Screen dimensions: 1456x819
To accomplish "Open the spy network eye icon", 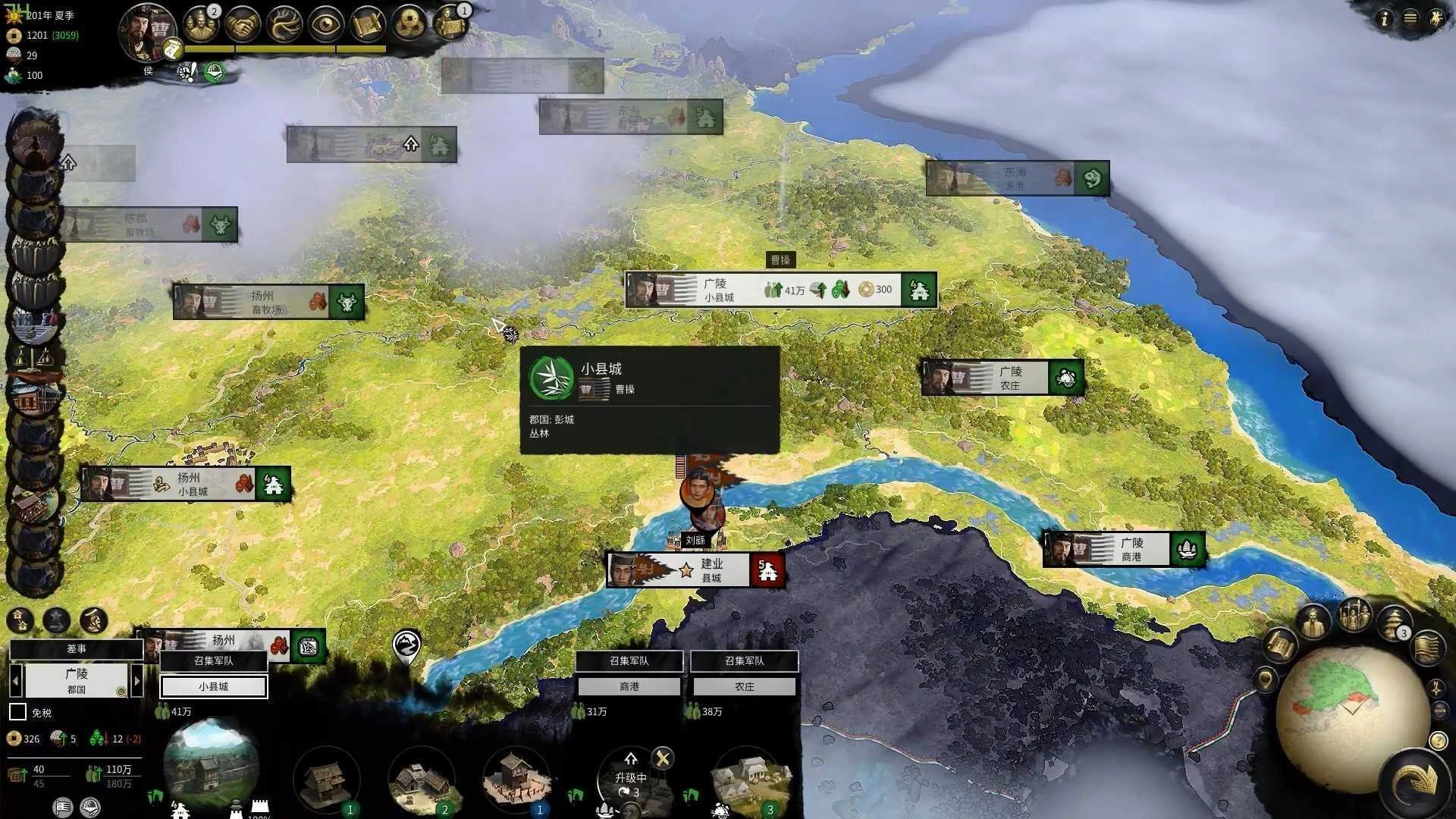I will [x=326, y=23].
